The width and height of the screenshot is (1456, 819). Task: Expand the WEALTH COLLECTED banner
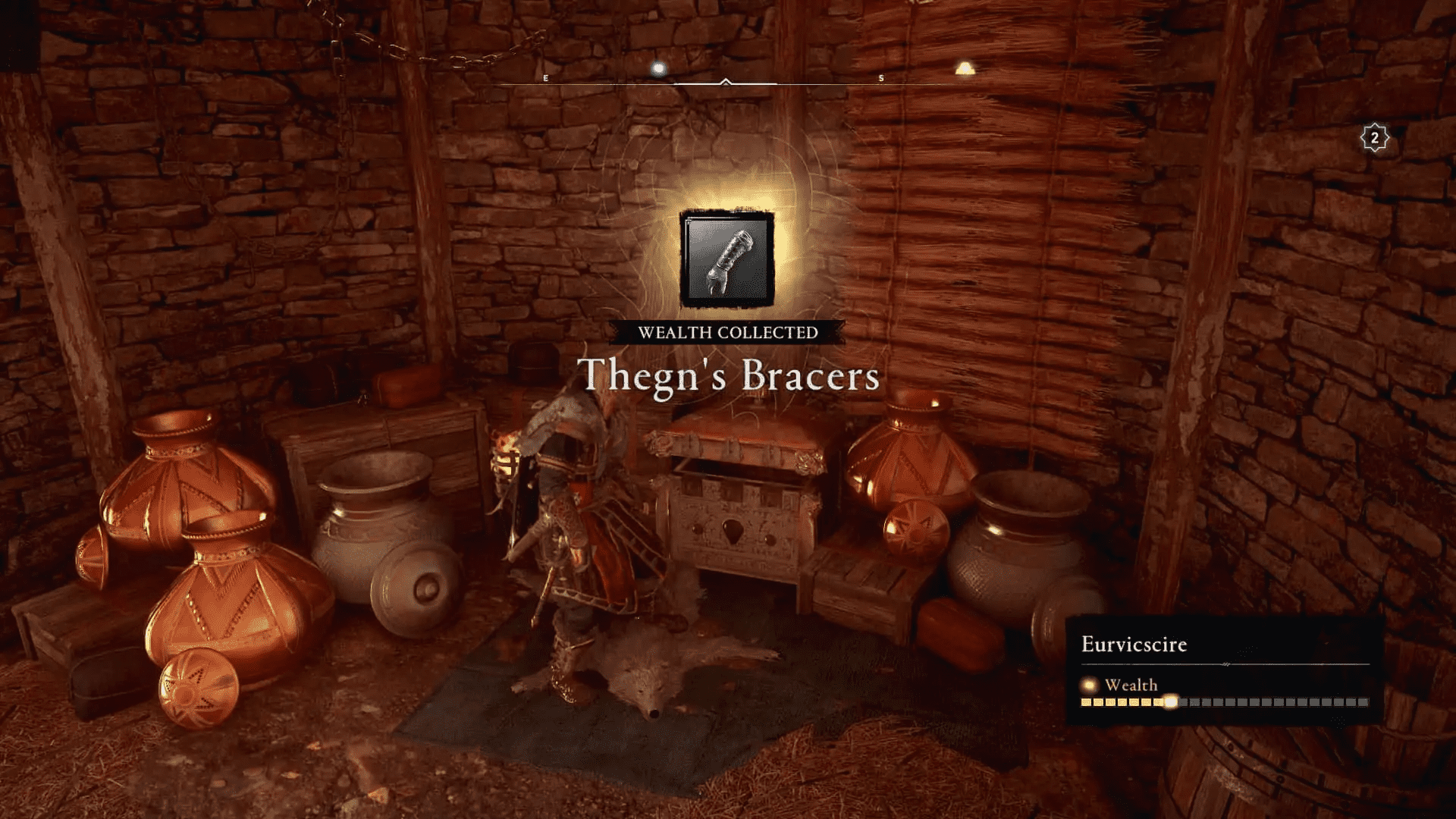click(728, 331)
